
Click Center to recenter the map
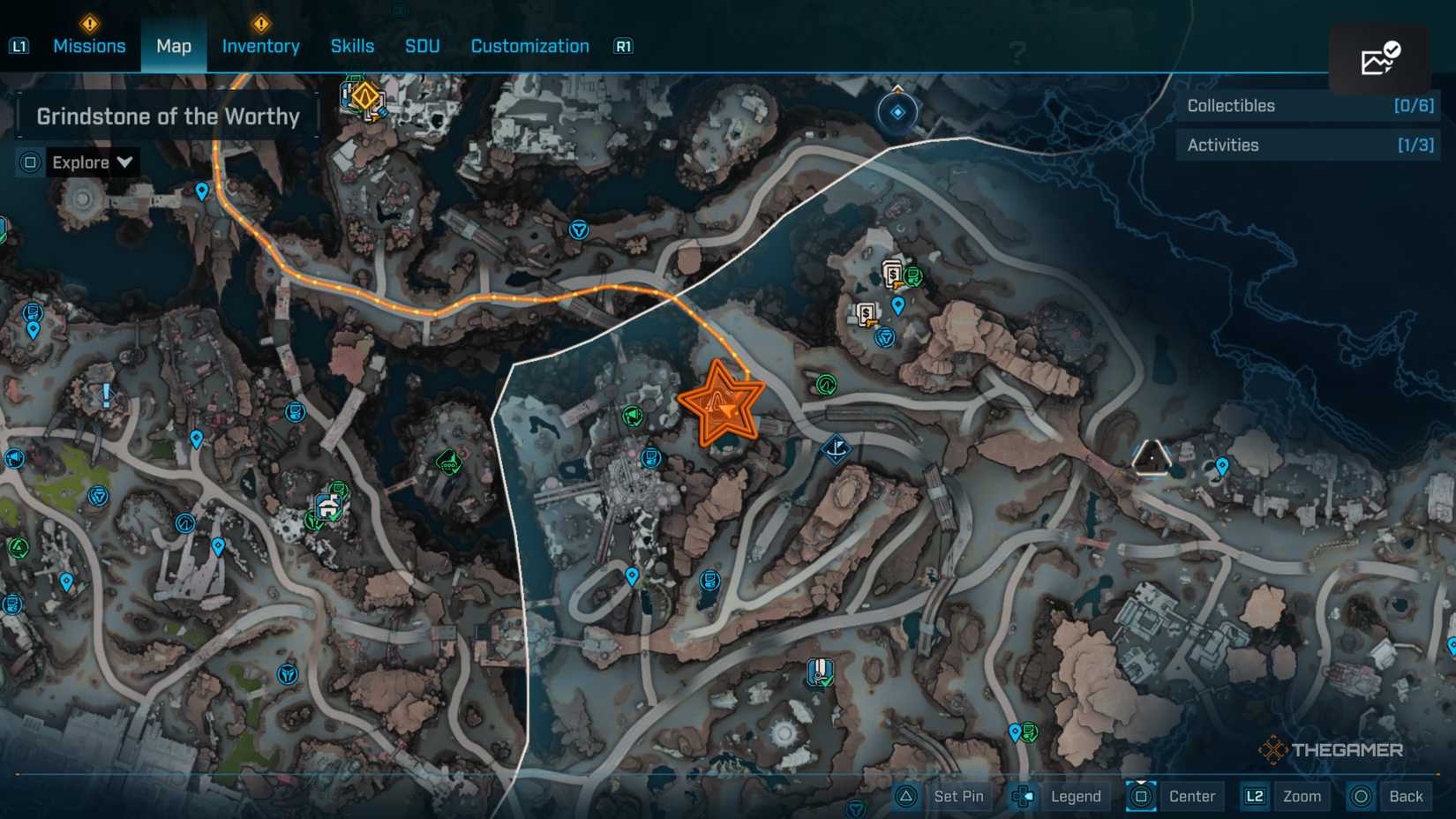point(1191,796)
